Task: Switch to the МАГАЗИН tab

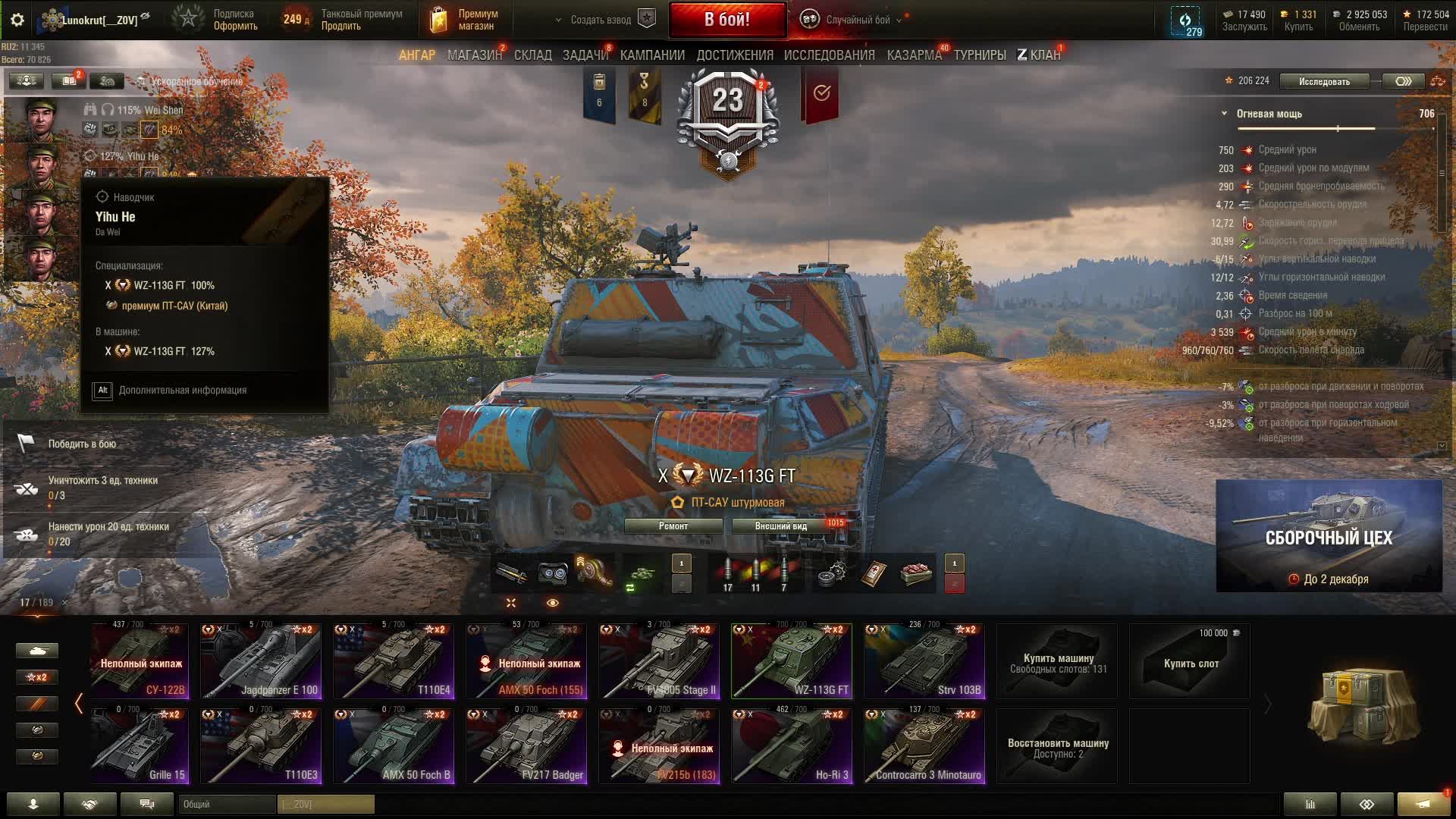Action: coord(475,55)
